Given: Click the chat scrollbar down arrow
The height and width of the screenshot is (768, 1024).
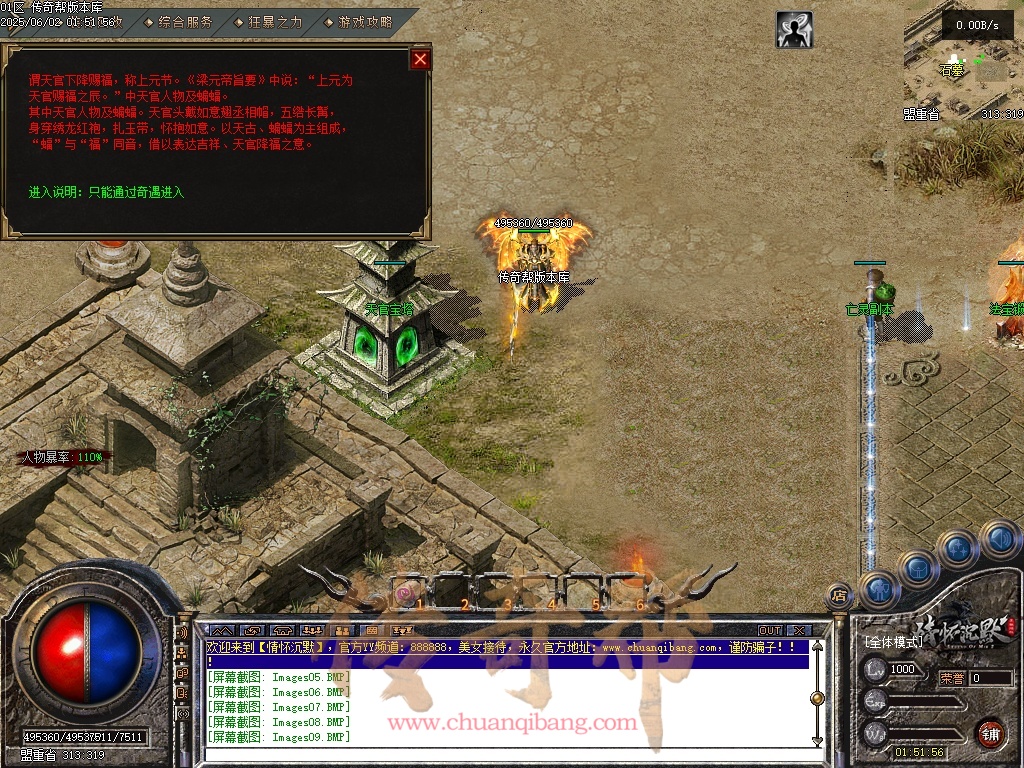Looking at the screenshot, I should click(x=817, y=741).
